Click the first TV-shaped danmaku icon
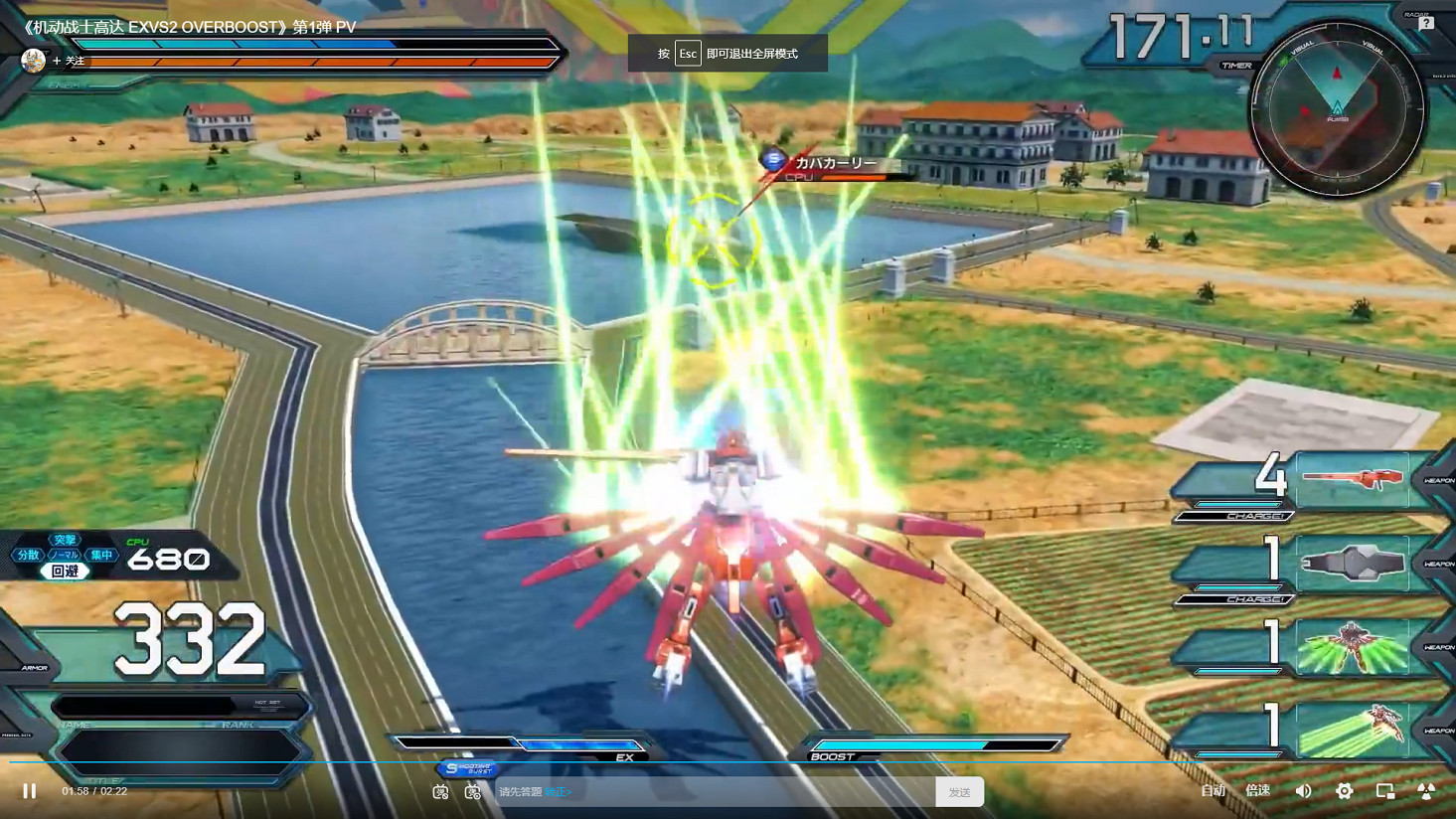Screen dimensions: 1456x819 [440, 791]
